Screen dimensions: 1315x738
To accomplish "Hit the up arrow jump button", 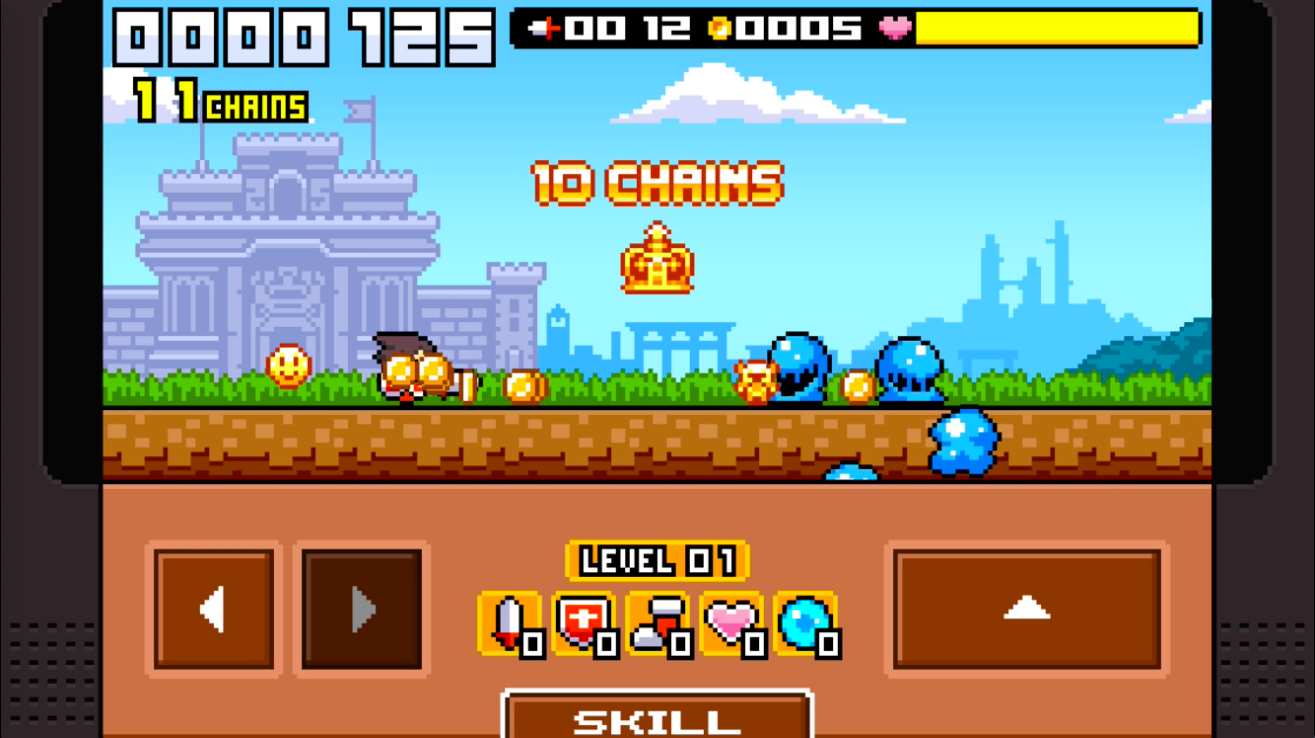I will pyautogui.click(x=1027, y=609).
